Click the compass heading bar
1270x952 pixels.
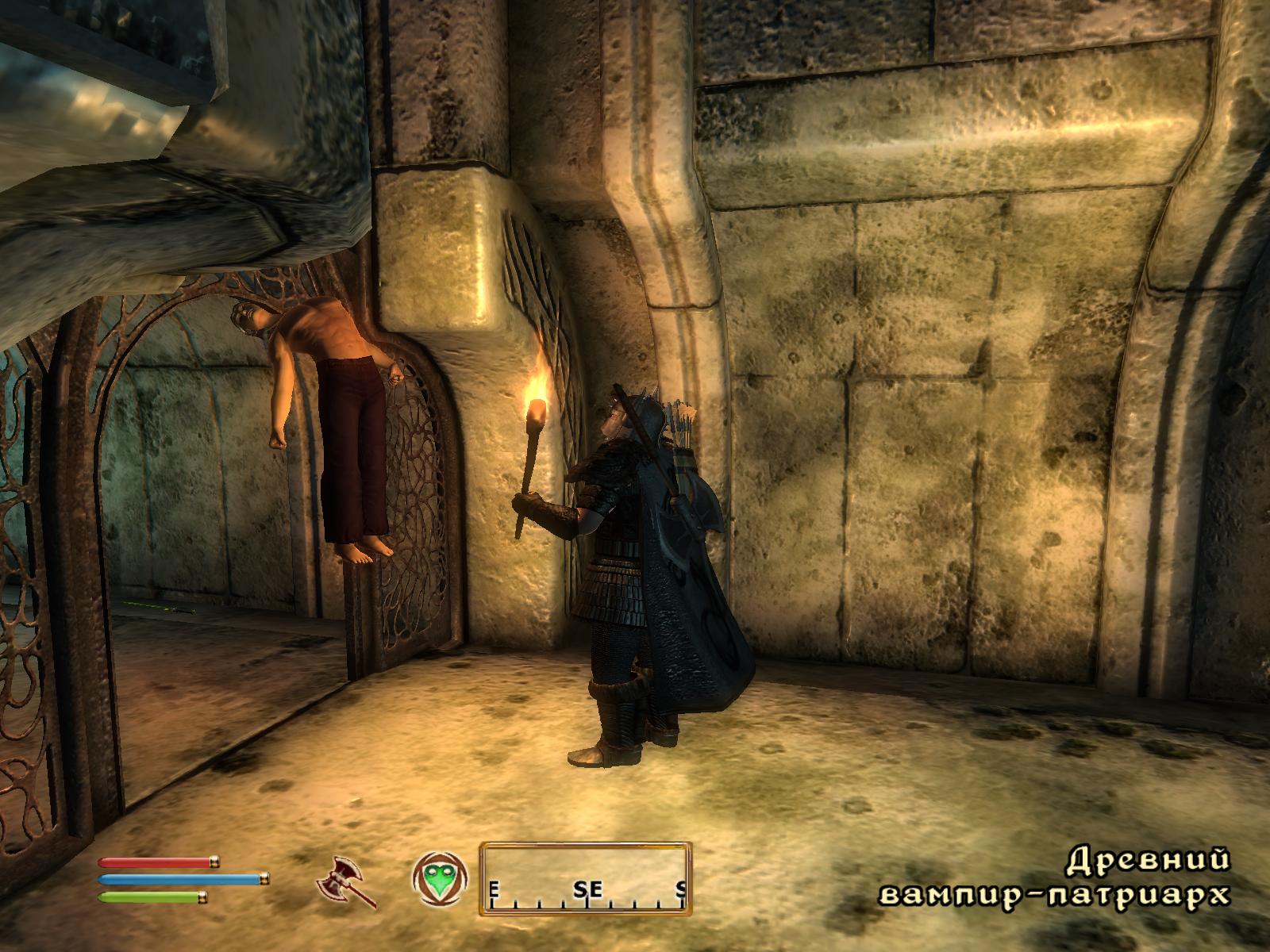click(585, 877)
